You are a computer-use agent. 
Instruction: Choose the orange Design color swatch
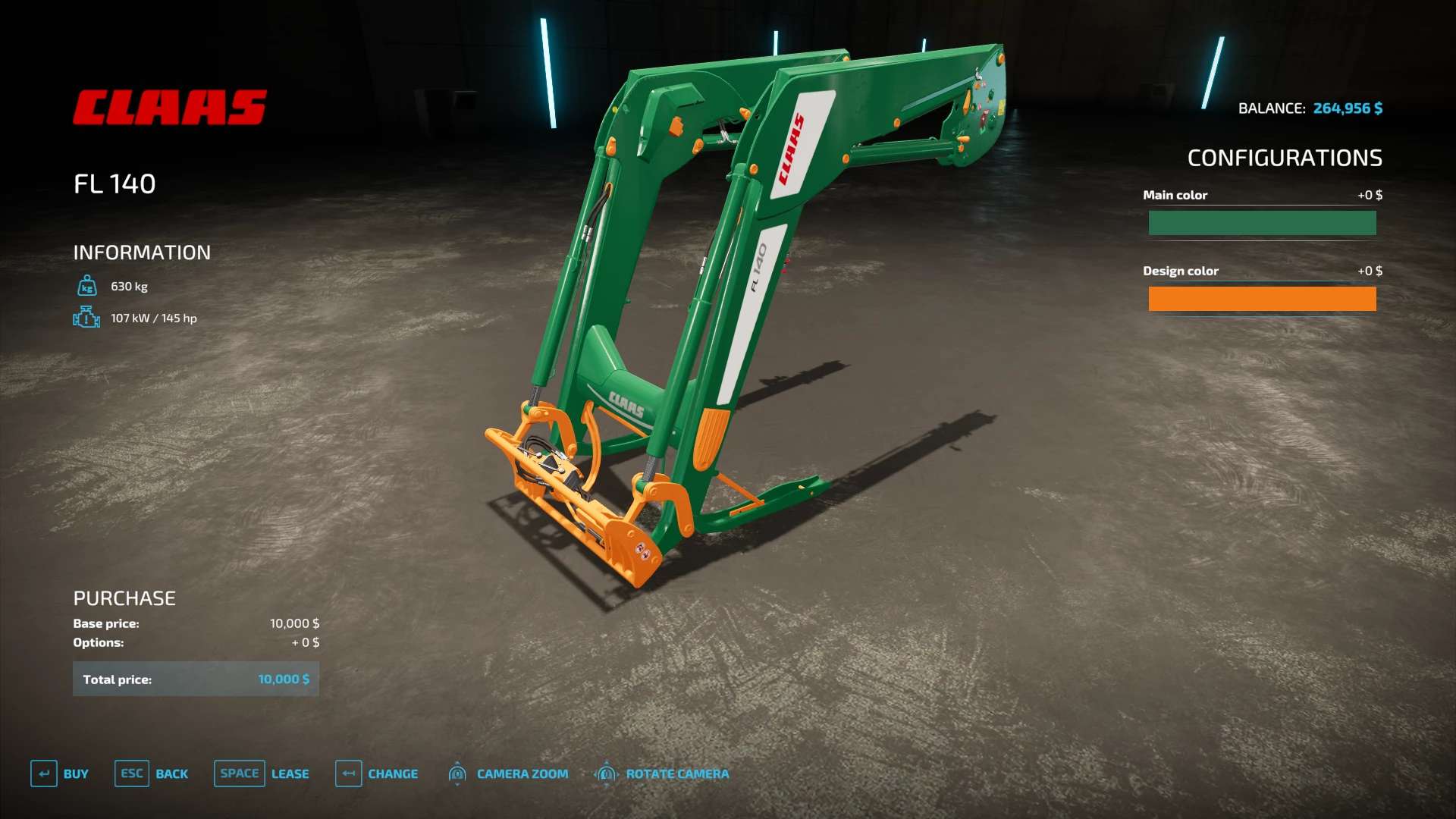[x=1262, y=299]
